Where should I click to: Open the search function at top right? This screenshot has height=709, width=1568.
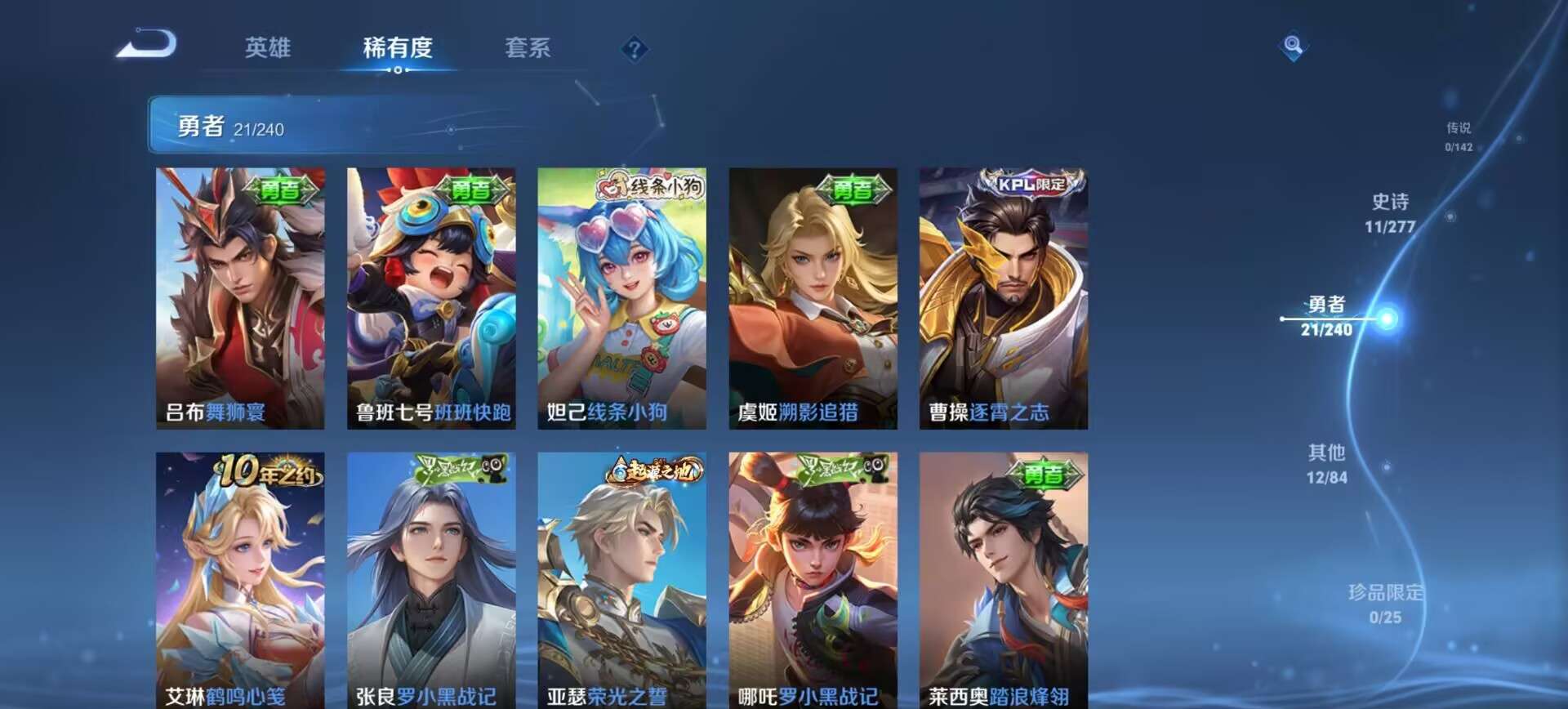tap(1293, 47)
